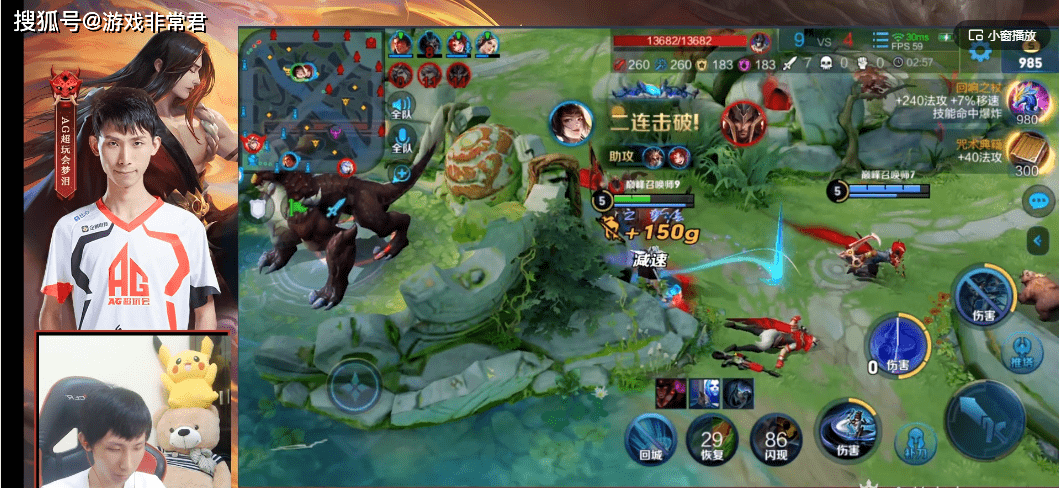
Task: Expand the round plus button below the microphone
Action: pyautogui.click(x=402, y=173)
